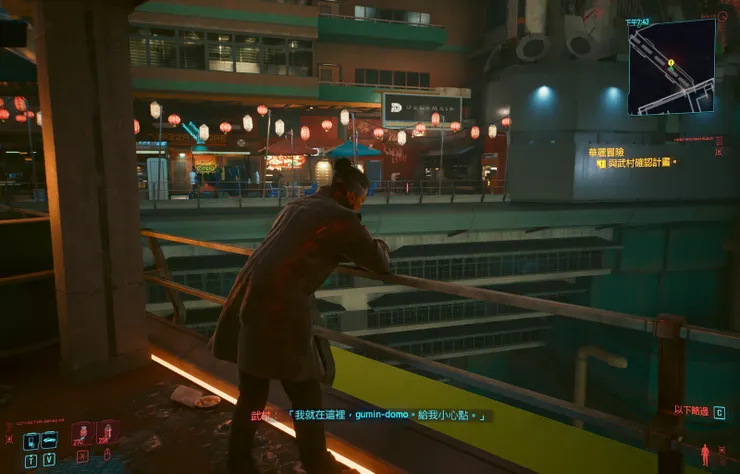
Task: Click the red standing figure stance icon
Action: click(x=704, y=454)
